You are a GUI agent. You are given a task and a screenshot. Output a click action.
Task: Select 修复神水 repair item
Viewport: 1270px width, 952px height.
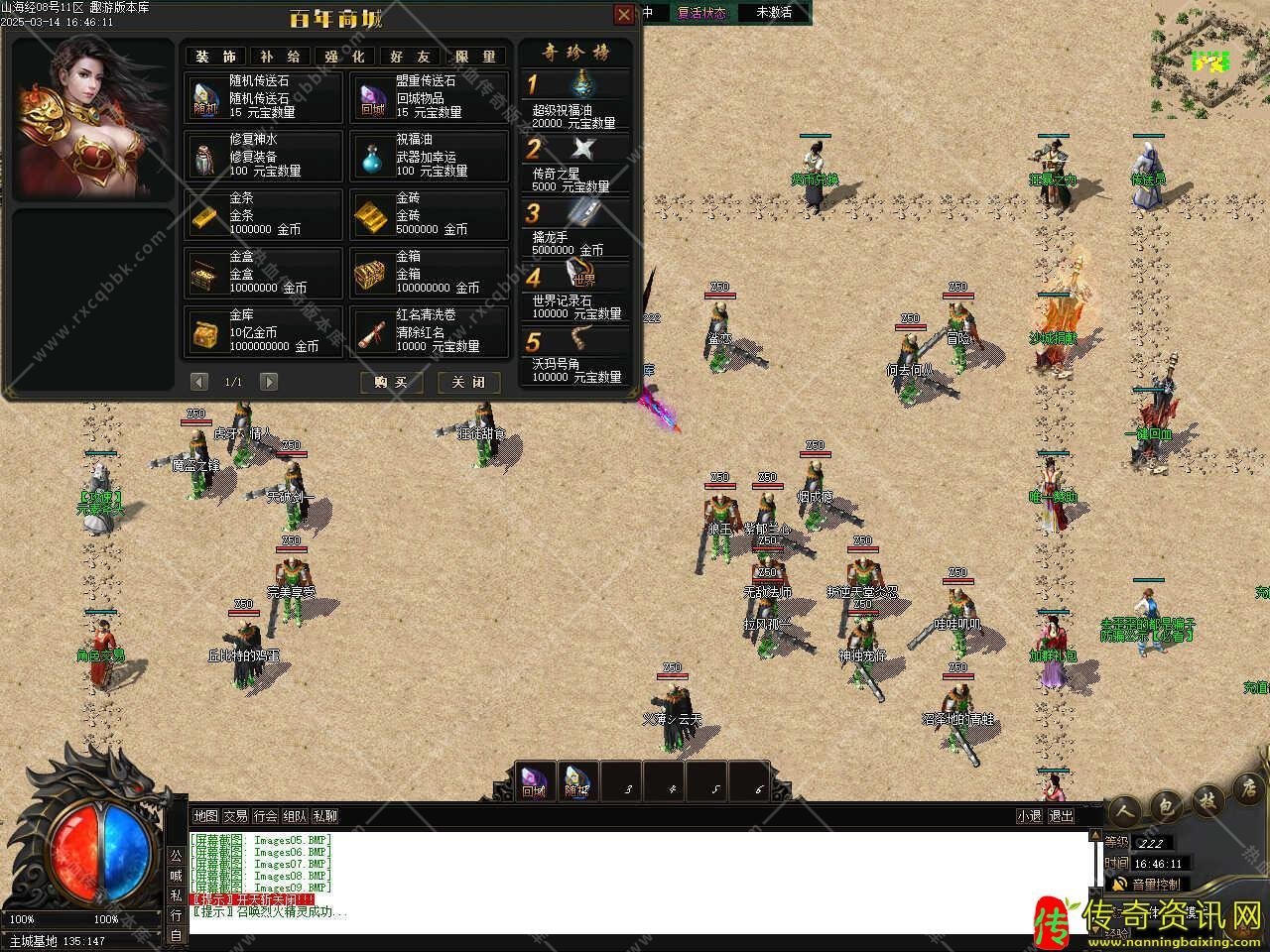[x=264, y=156]
